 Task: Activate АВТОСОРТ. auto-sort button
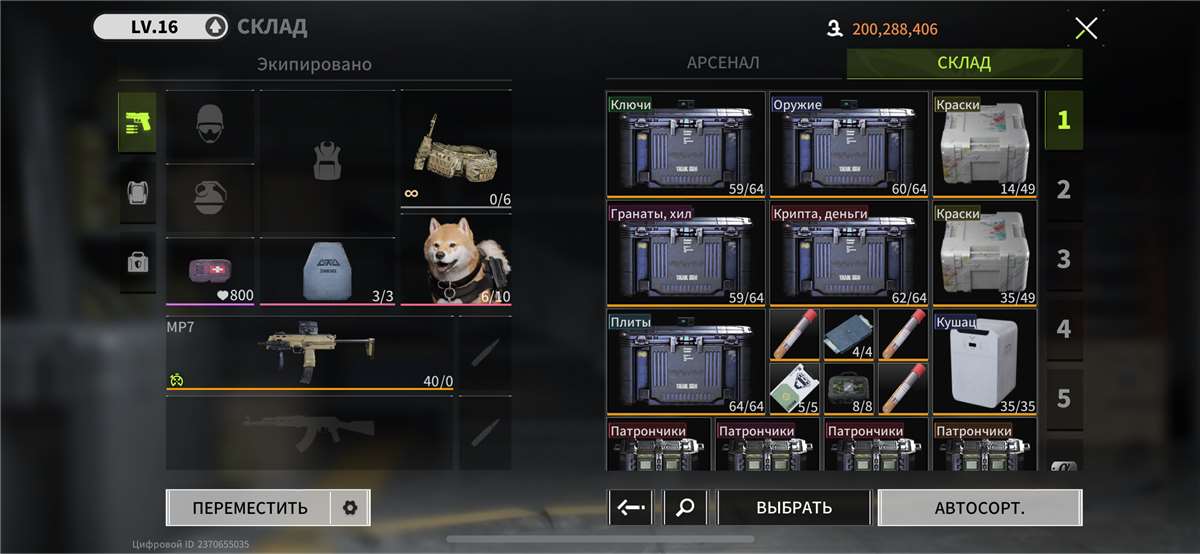tap(979, 507)
